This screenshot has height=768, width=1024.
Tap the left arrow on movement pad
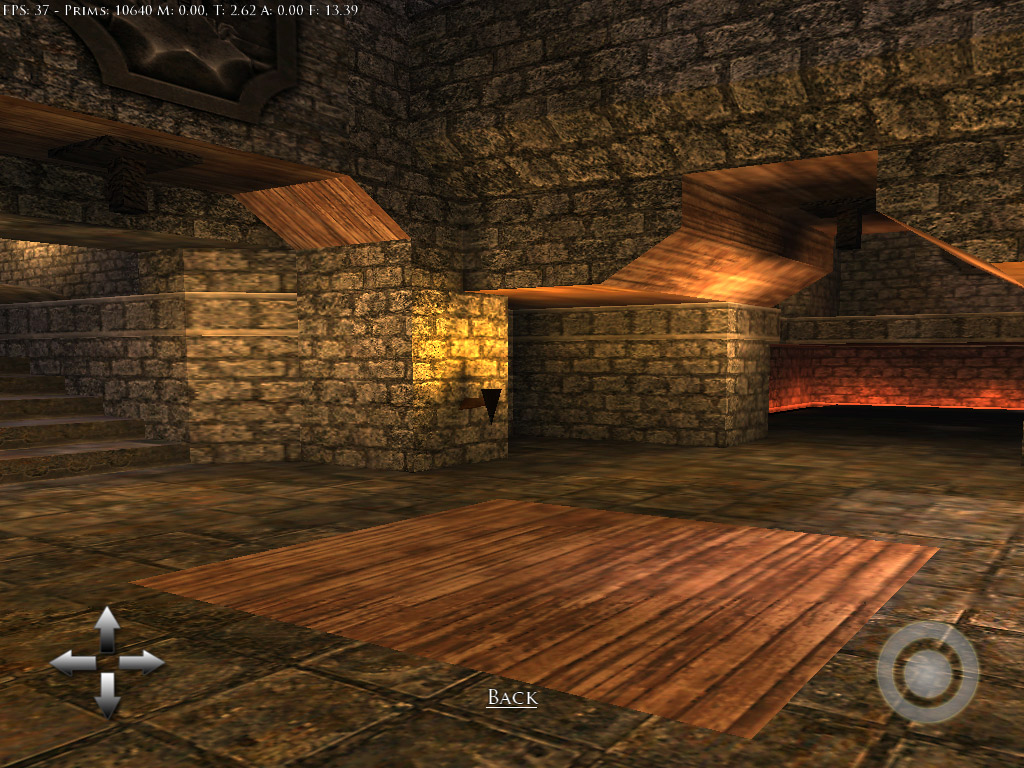click(72, 662)
